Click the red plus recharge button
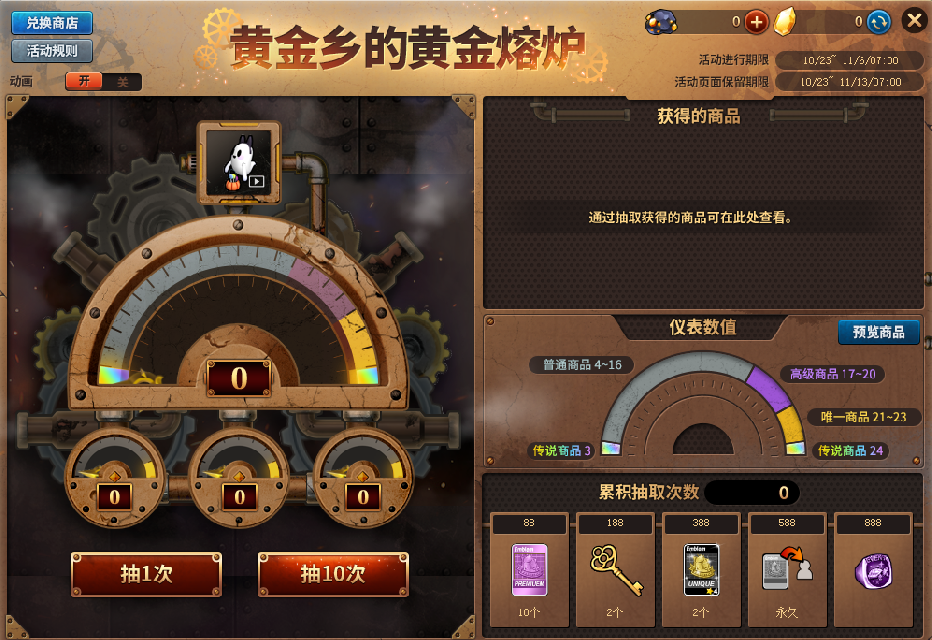Viewport: 932px width, 640px height. (x=756, y=21)
